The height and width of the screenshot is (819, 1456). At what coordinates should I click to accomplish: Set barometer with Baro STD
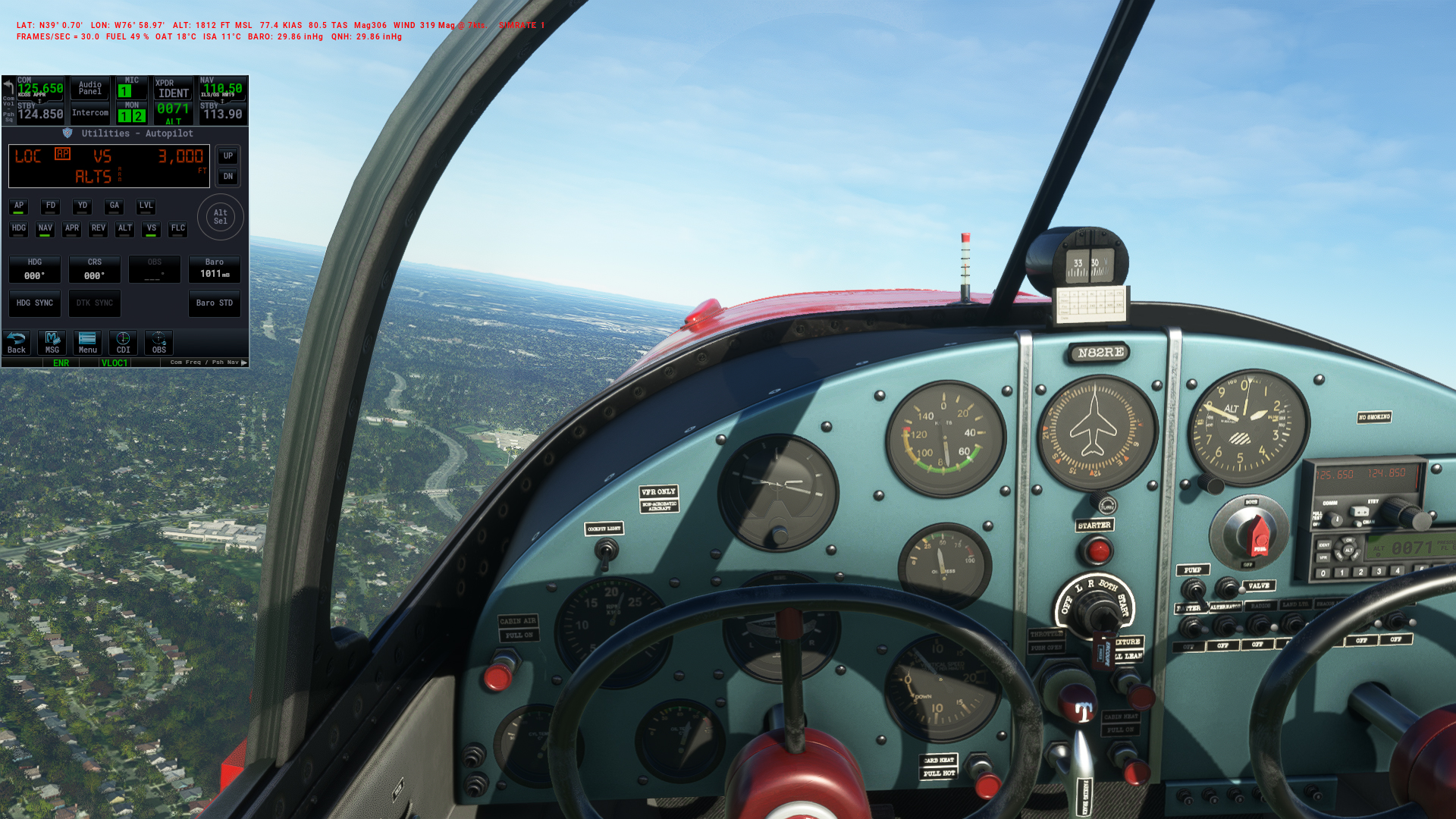(x=215, y=303)
